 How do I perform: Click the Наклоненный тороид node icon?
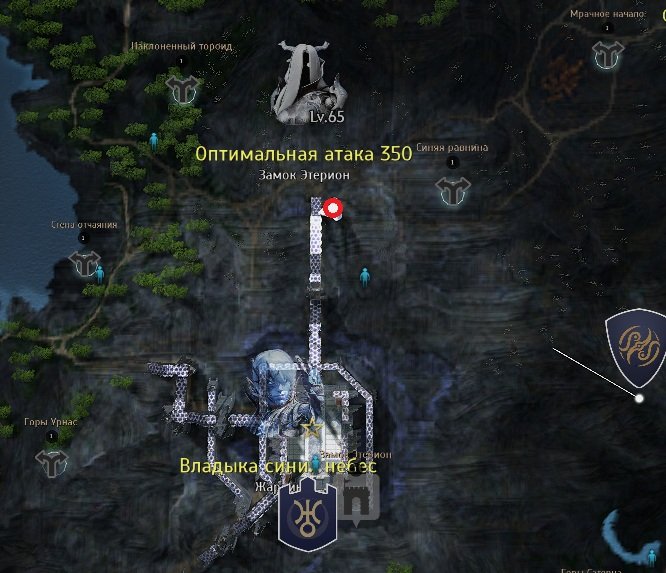pos(181,90)
